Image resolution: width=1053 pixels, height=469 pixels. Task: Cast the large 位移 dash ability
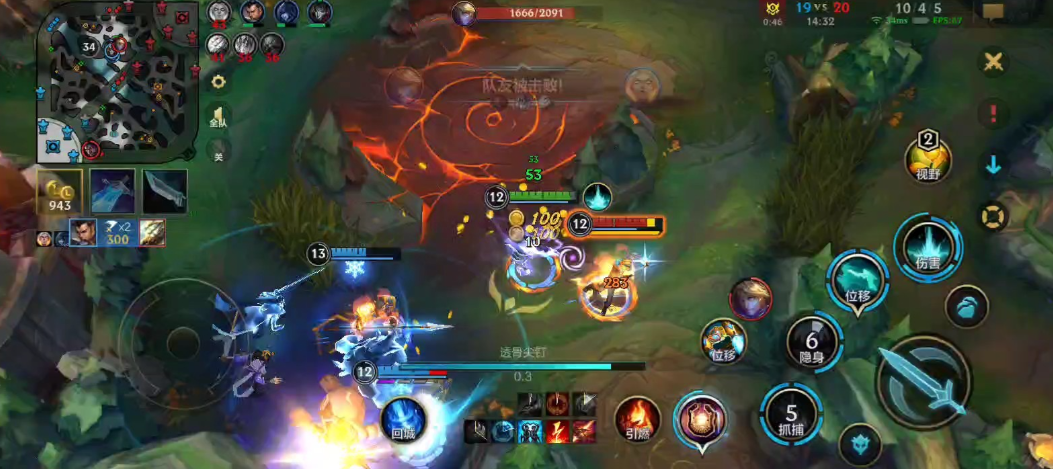click(x=858, y=280)
